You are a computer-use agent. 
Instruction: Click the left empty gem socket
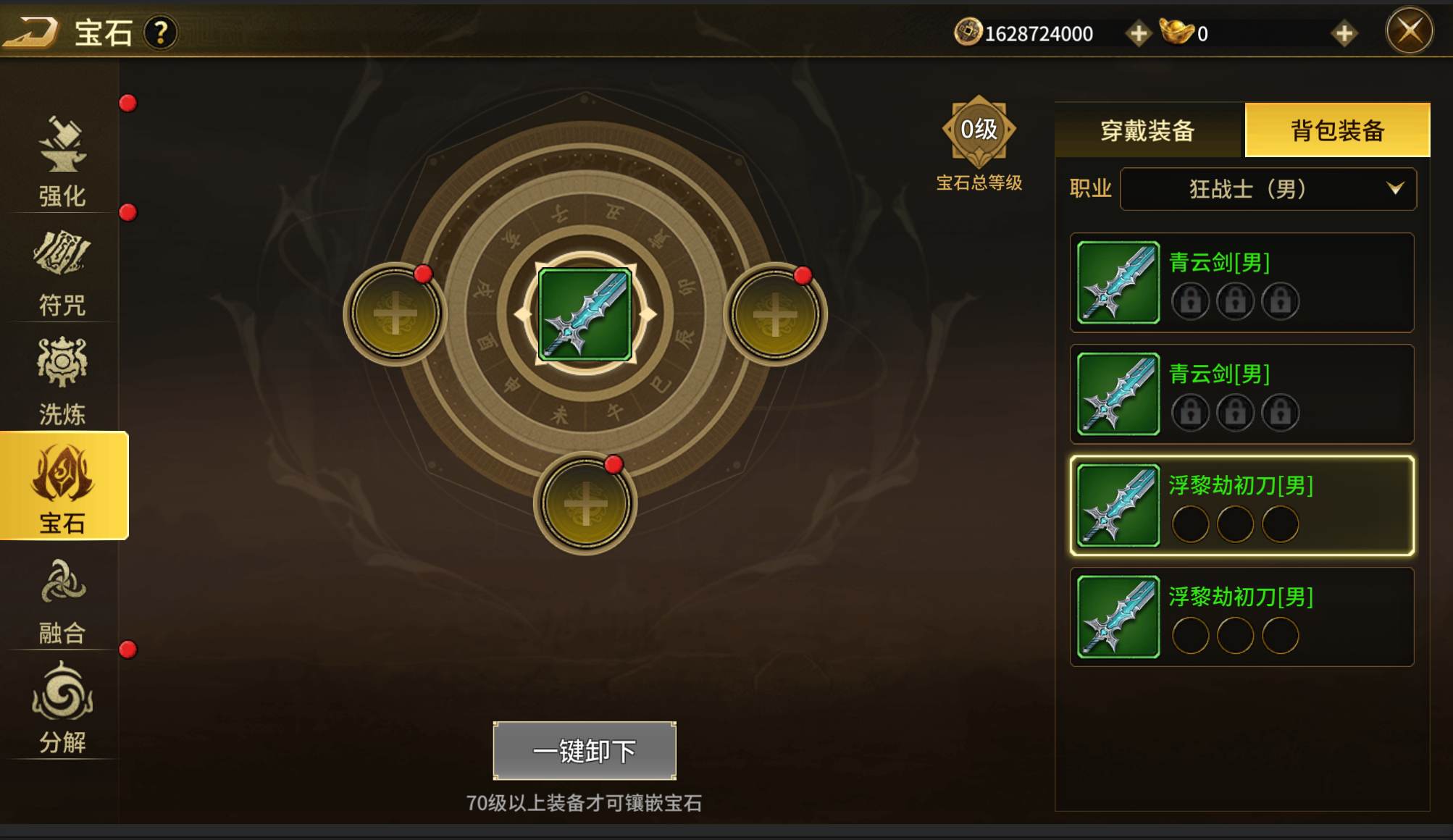395,313
